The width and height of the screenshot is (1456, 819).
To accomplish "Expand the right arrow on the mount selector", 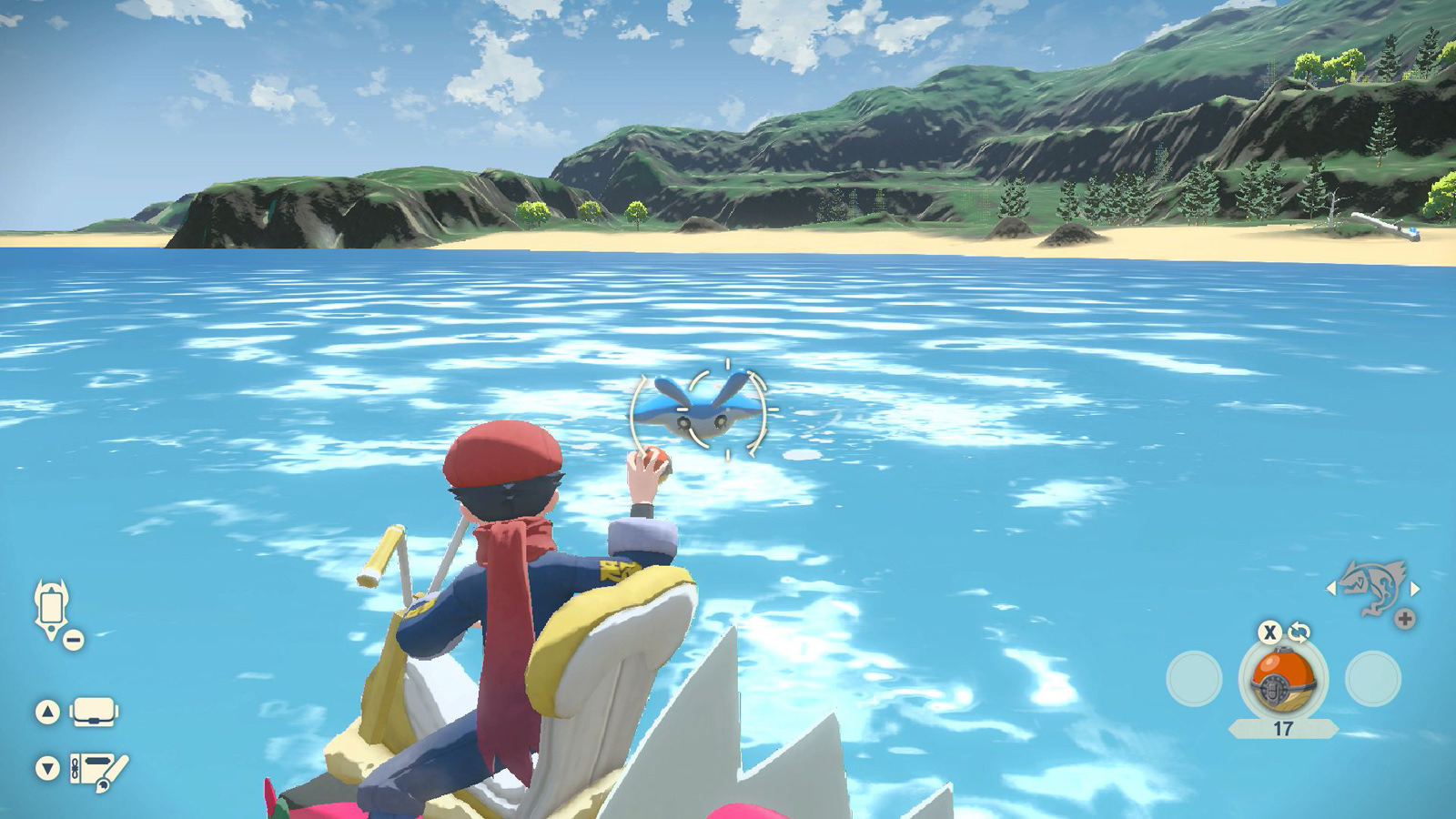I will 1415,591.
